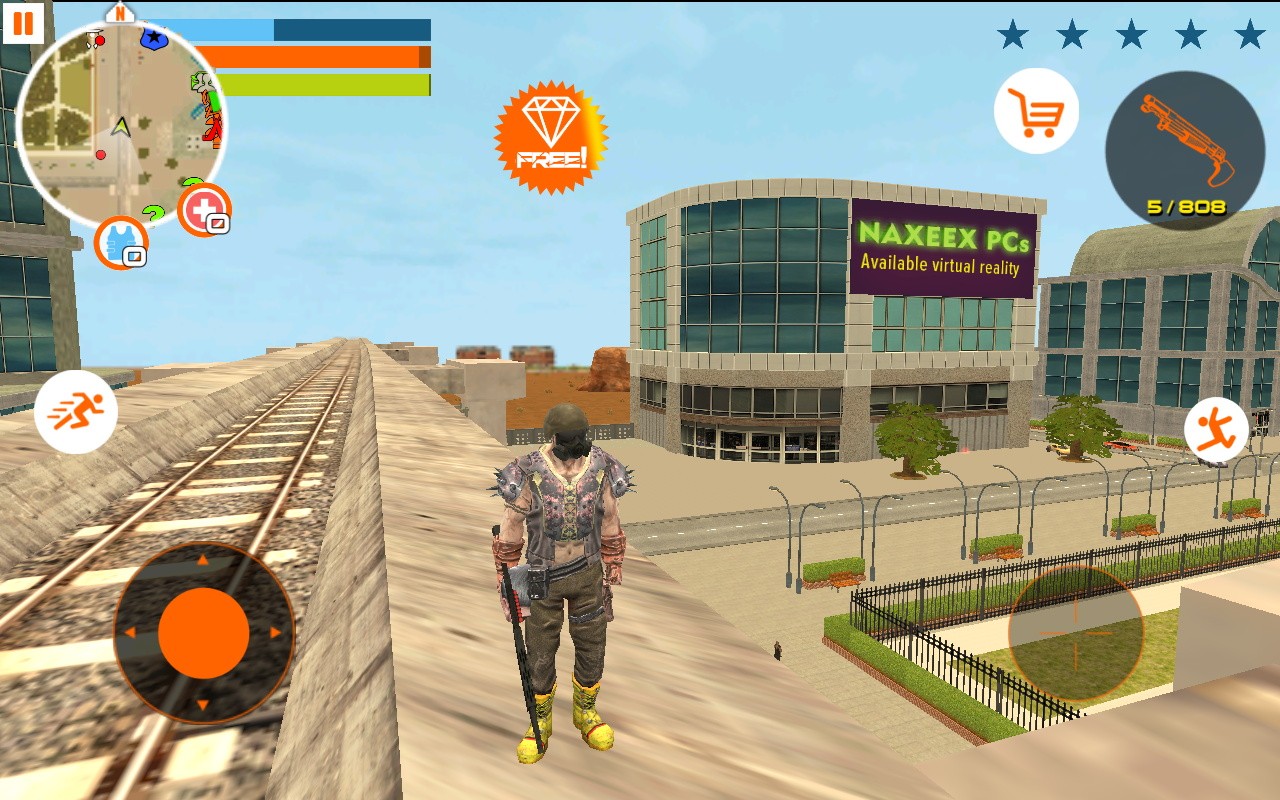Open the shopping cart store
Image resolution: width=1280 pixels, height=800 pixels.
1036,111
